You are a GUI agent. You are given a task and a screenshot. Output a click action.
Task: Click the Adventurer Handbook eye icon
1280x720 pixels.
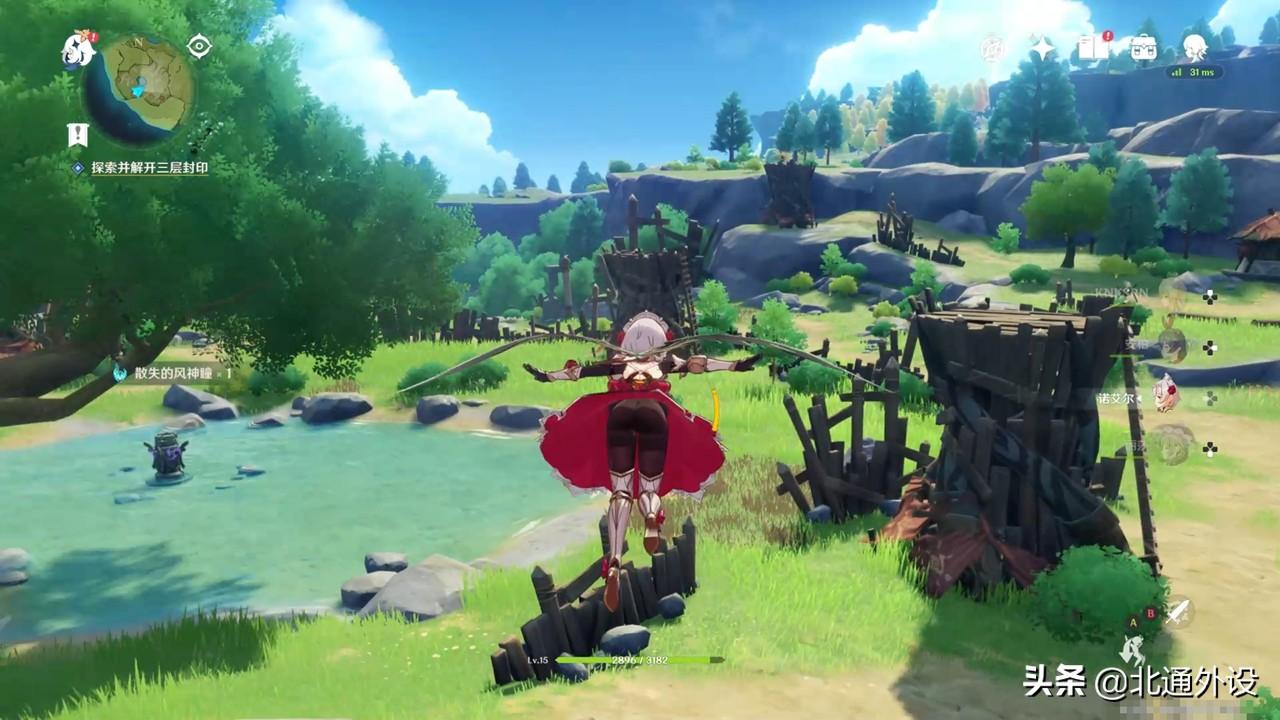tap(200, 46)
